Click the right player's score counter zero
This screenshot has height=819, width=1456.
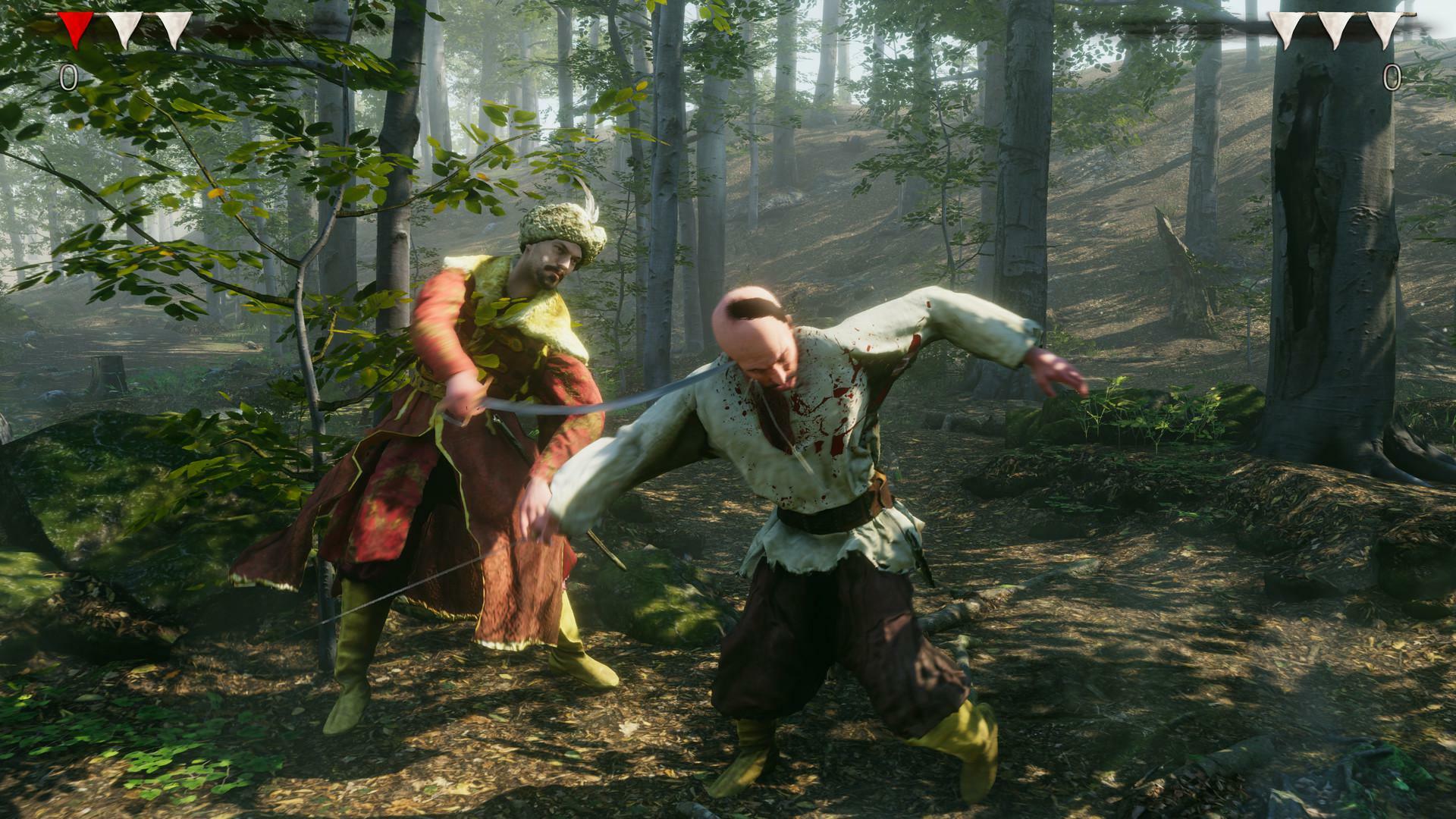click(1392, 77)
